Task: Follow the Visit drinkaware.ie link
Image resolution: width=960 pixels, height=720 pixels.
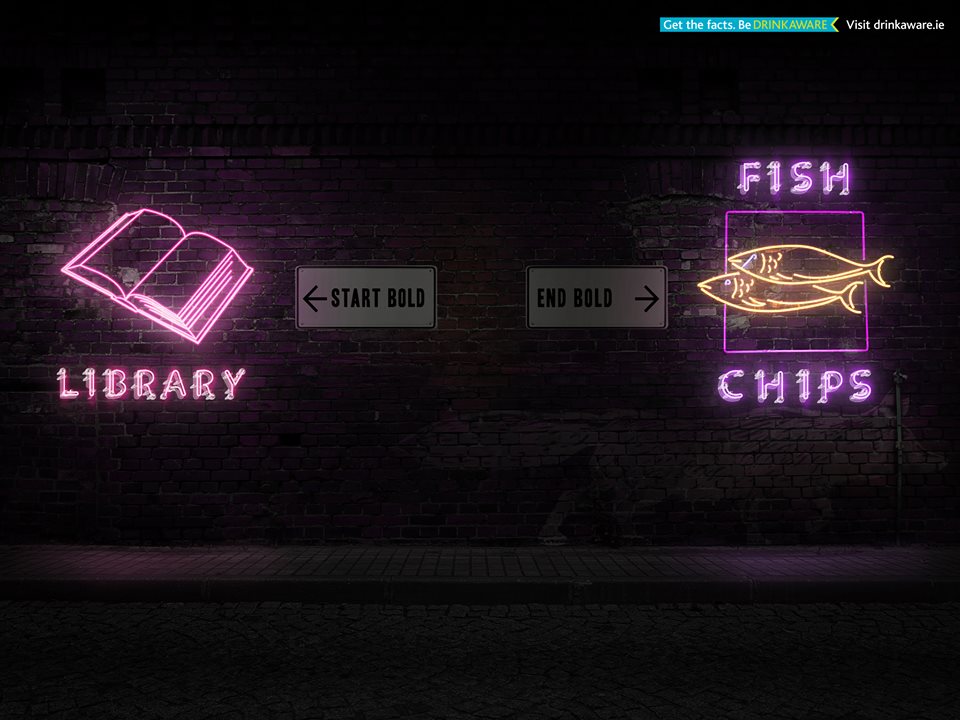Action: click(894, 24)
